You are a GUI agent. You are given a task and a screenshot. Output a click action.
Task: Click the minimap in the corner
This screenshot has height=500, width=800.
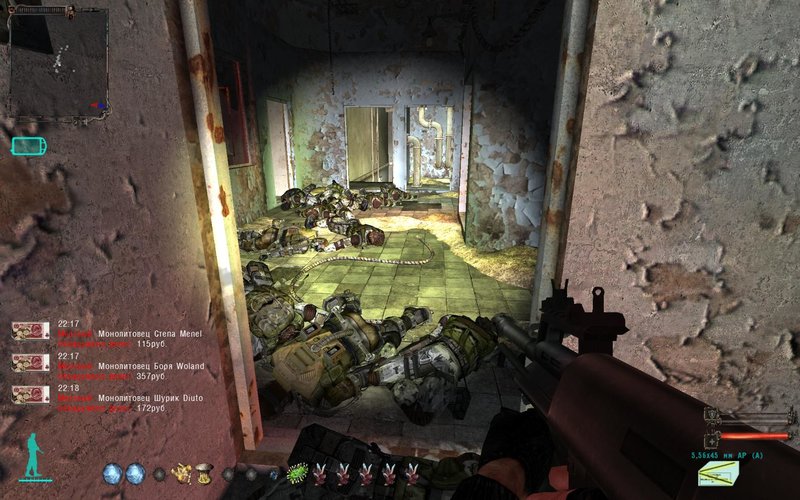pos(58,63)
